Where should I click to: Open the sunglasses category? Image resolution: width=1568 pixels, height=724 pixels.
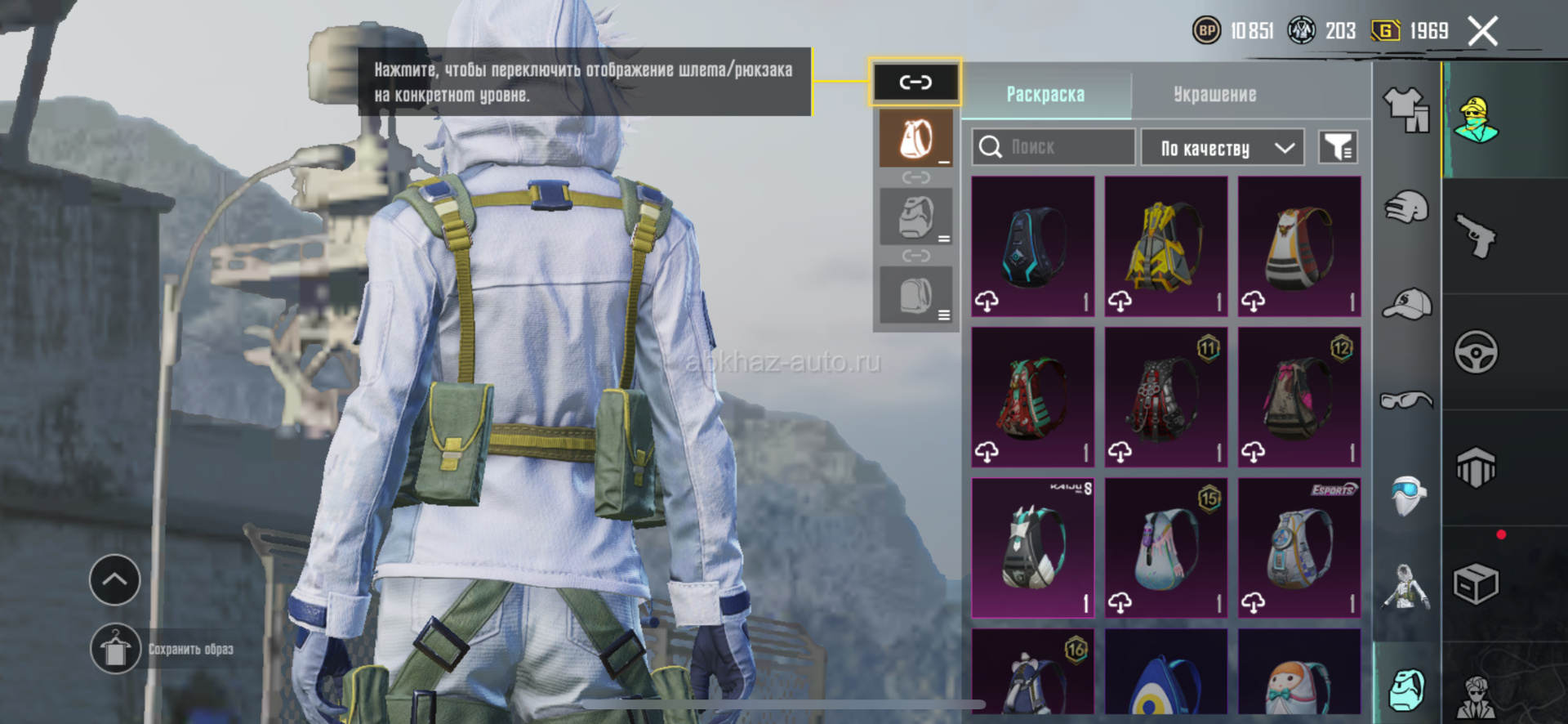pyautogui.click(x=1406, y=400)
